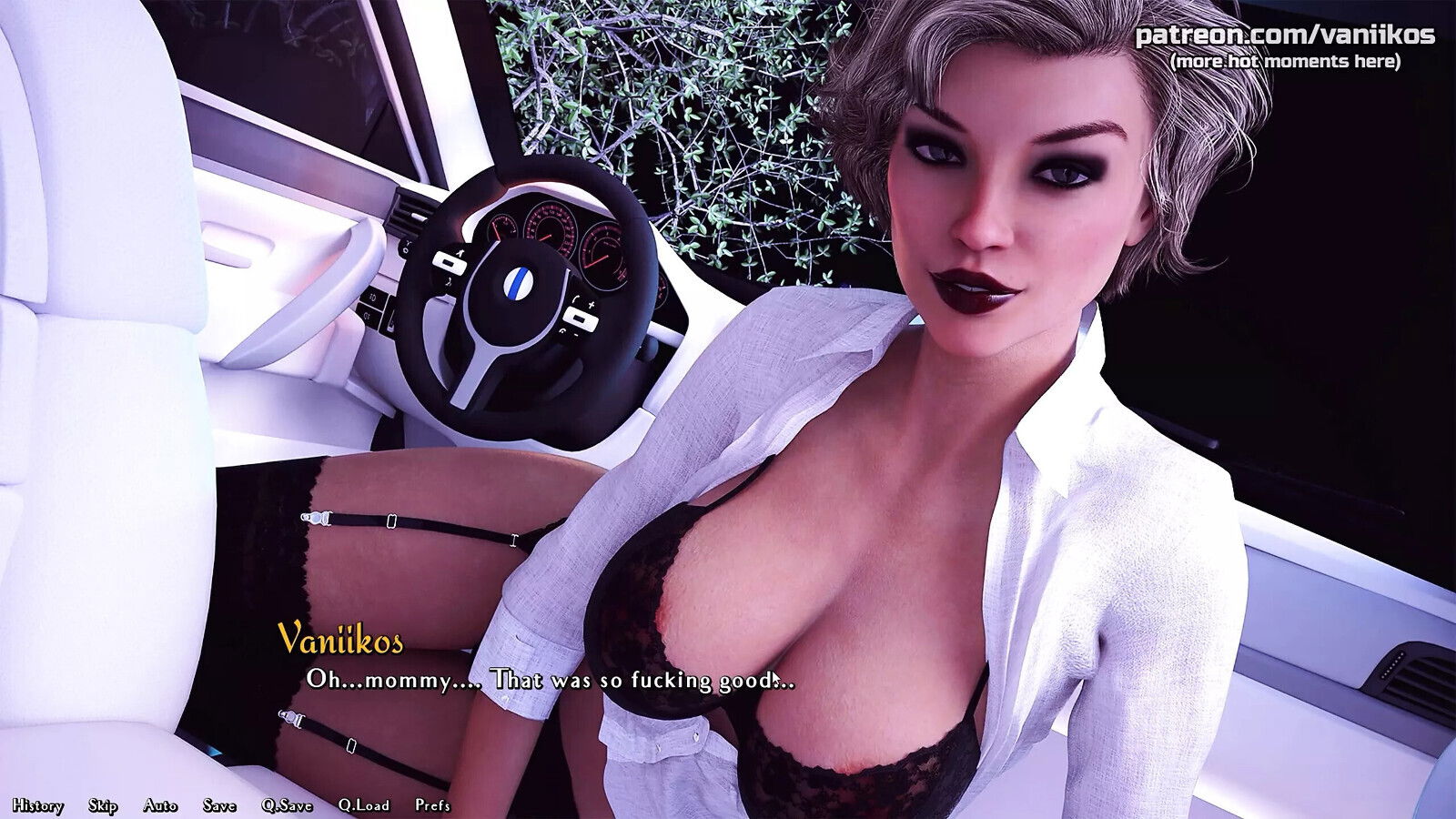Toggle Auto advance mode
1456x819 pixels.
tap(160, 805)
